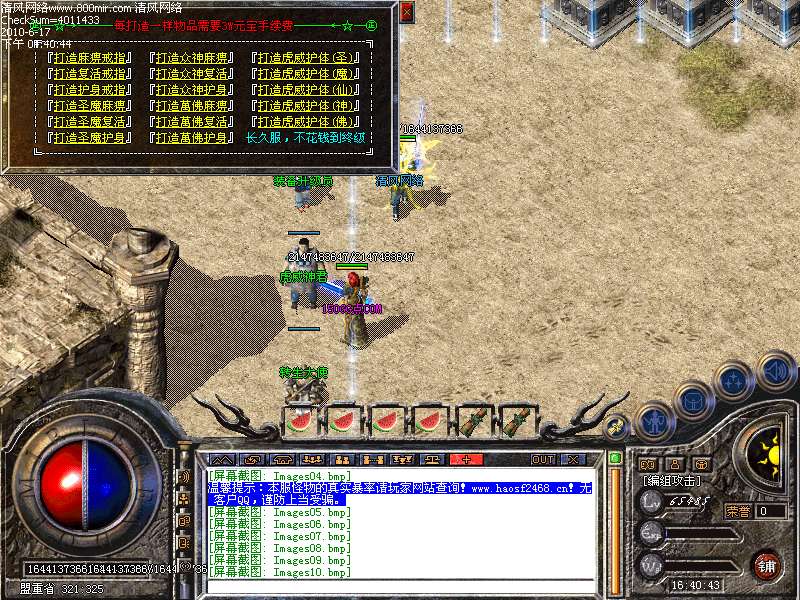Choose 打造麻痹戒指 in the forging list
This screenshot has height=600, width=800.
coord(90,58)
